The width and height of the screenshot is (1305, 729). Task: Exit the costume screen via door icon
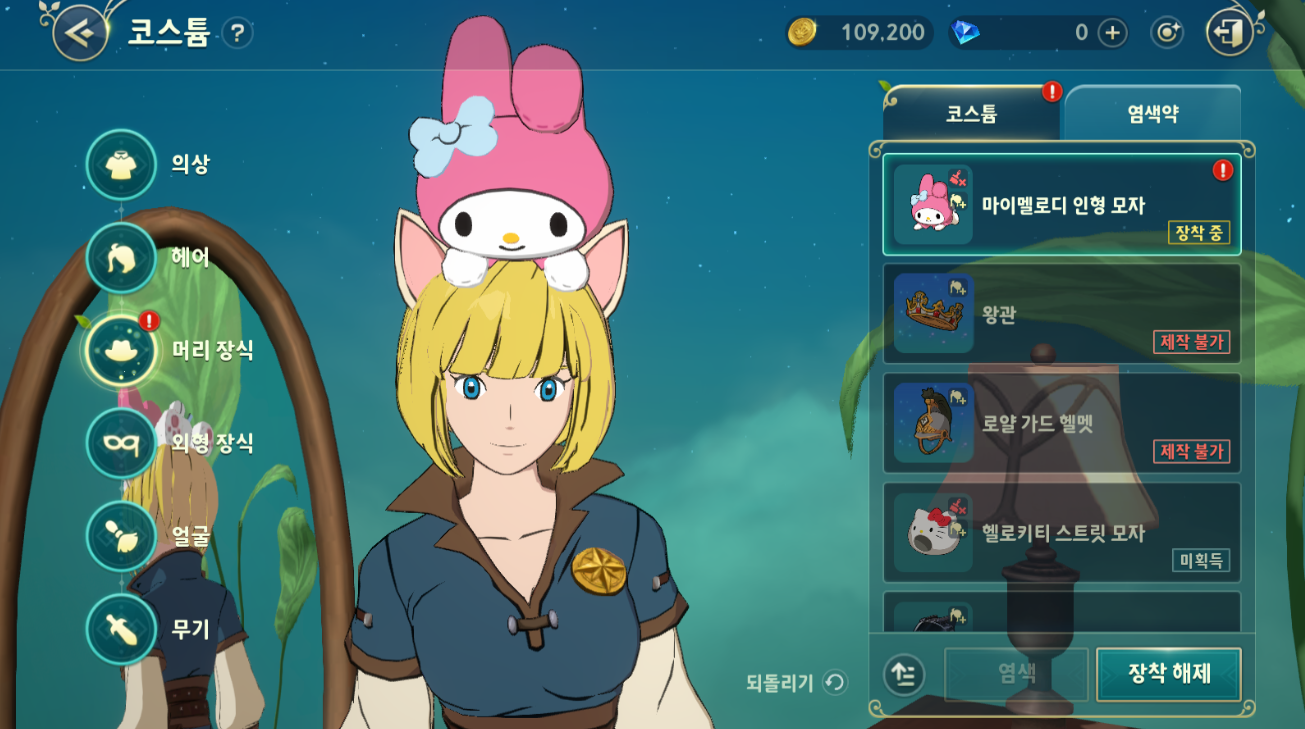pos(1231,33)
